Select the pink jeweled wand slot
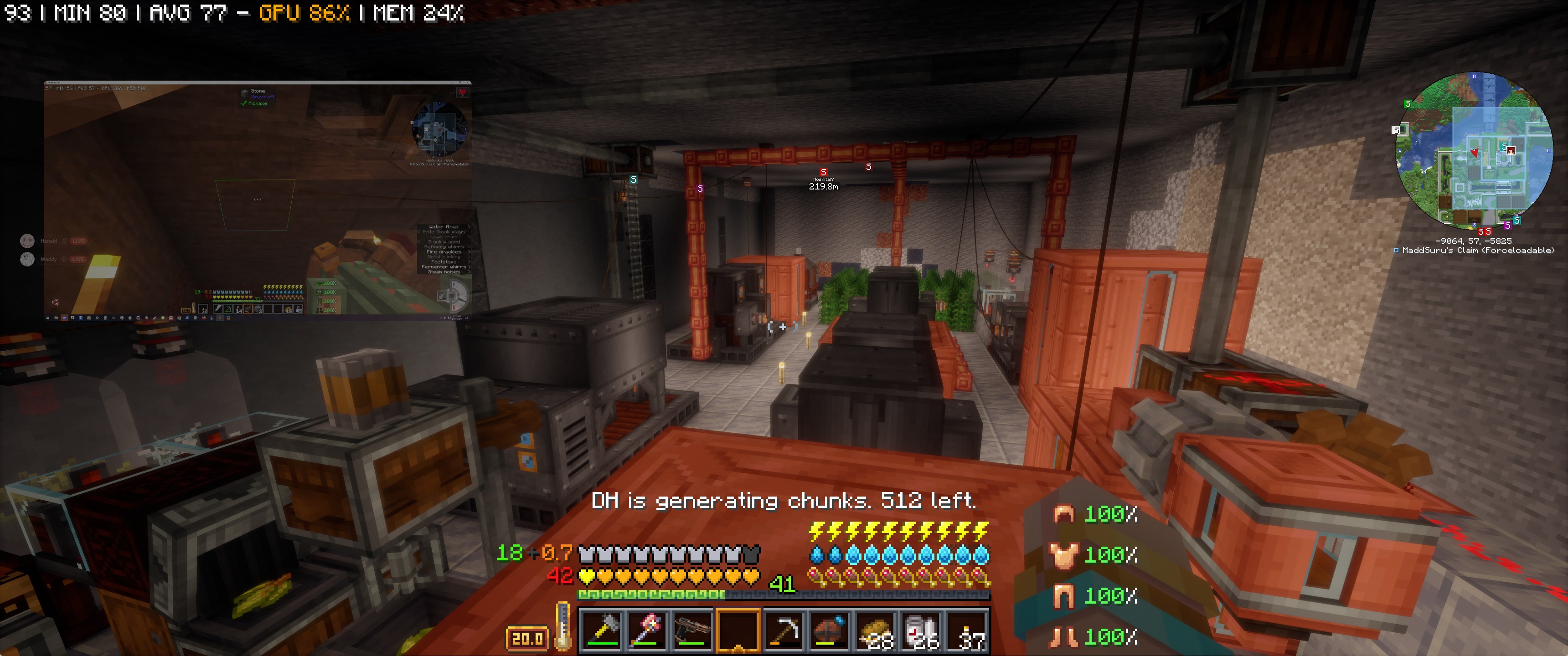1568x656 pixels. point(647,630)
